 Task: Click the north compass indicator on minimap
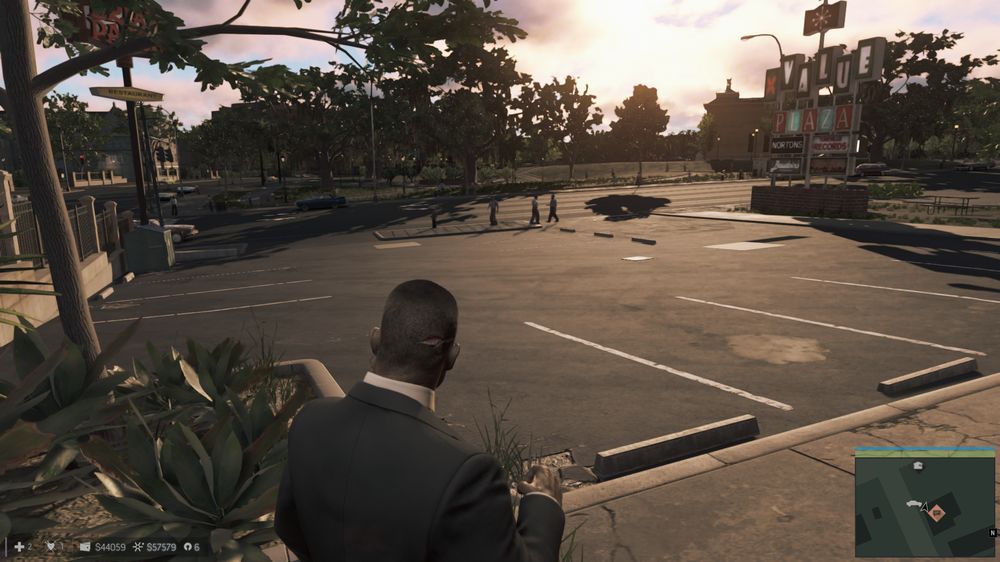coord(994,532)
